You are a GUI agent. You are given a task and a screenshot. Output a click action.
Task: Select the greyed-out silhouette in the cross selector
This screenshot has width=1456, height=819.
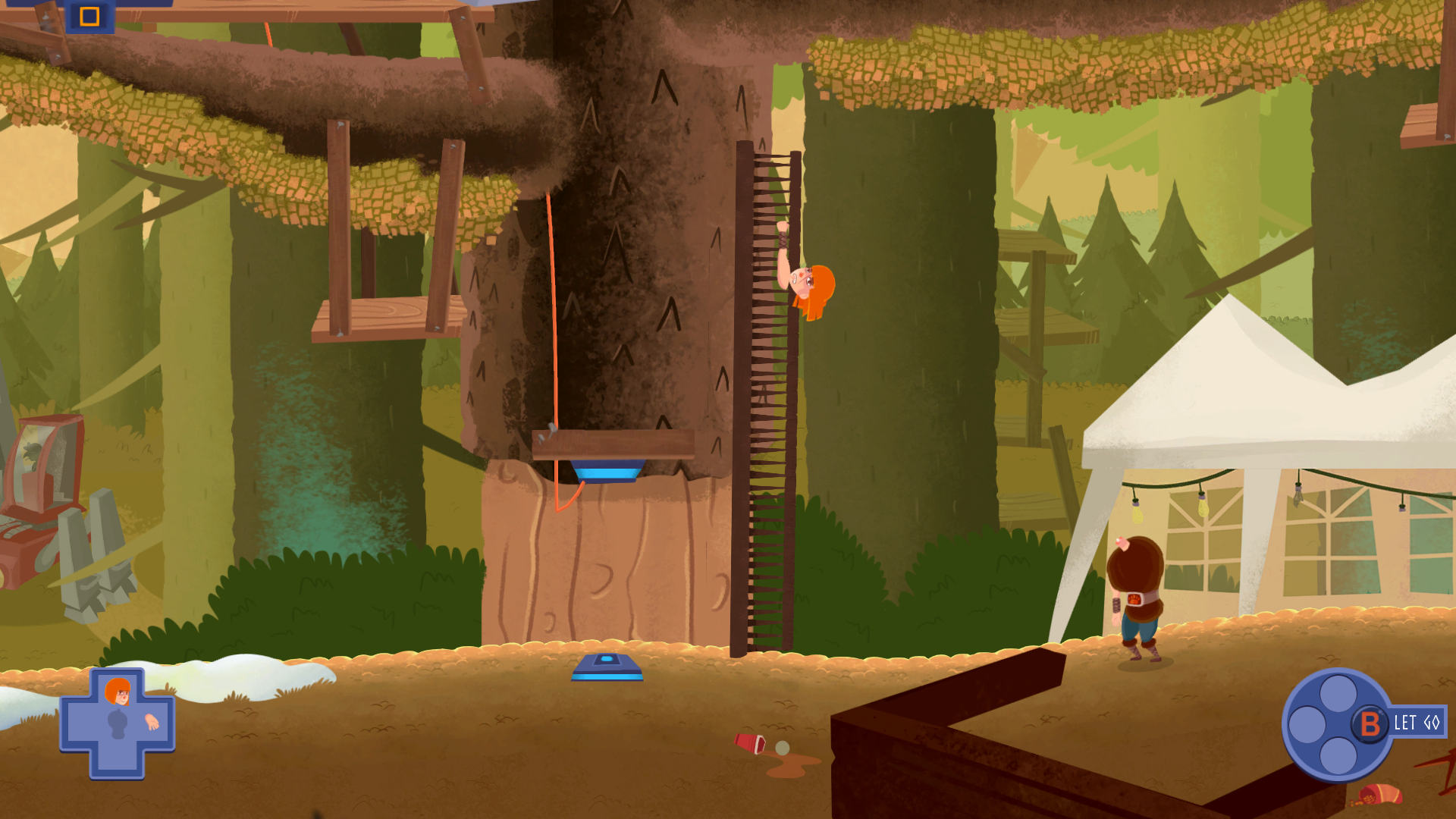[x=117, y=724]
